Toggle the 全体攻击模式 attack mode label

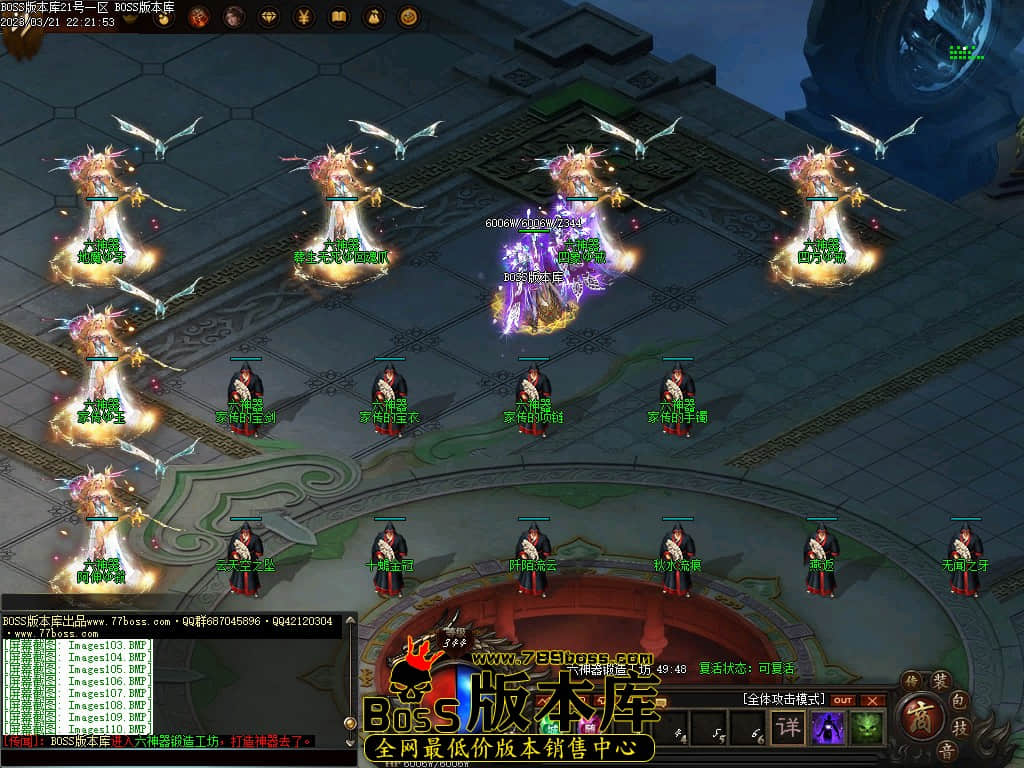click(783, 698)
